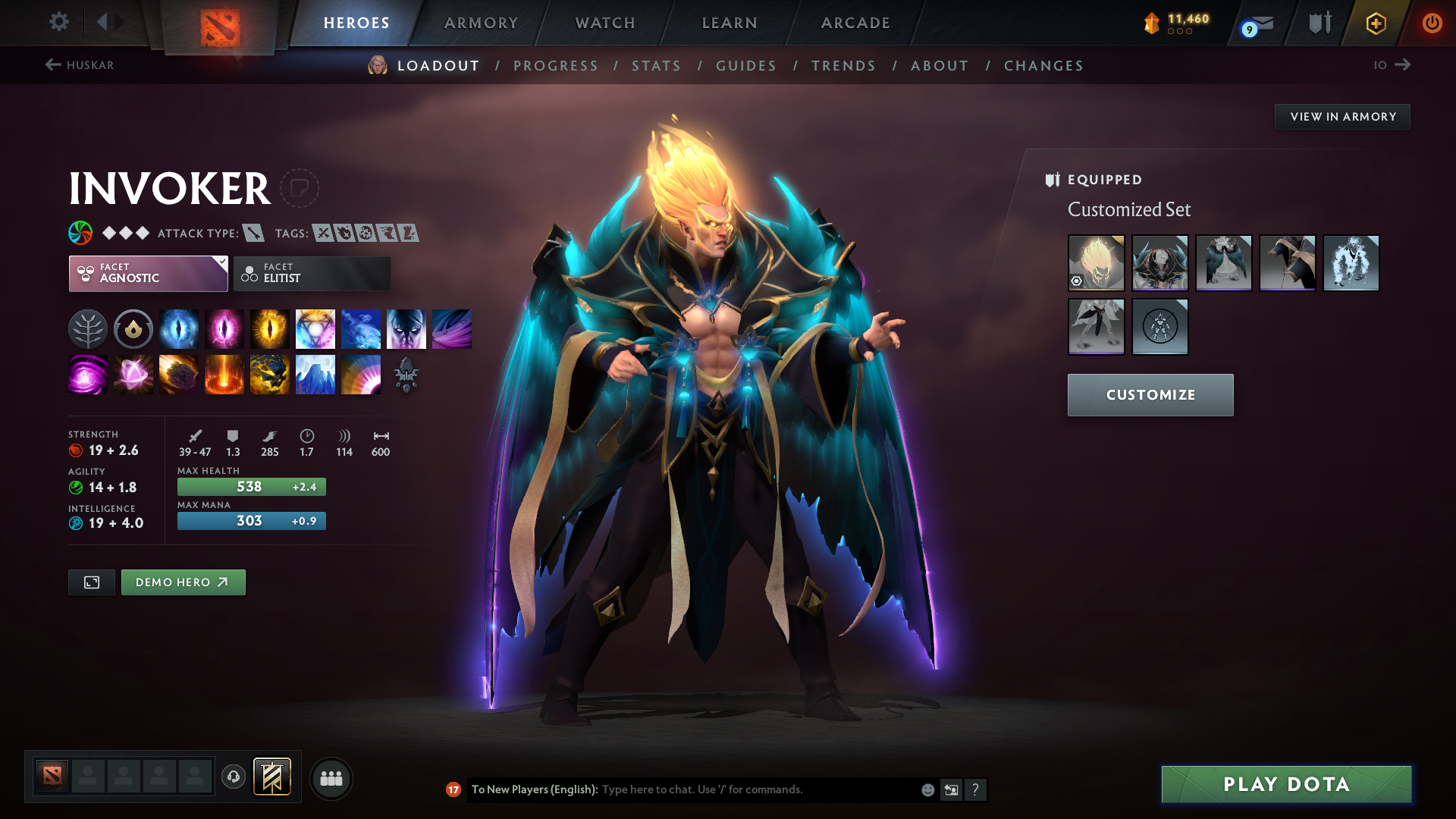
Task: Open the settings gear
Action: [x=59, y=22]
